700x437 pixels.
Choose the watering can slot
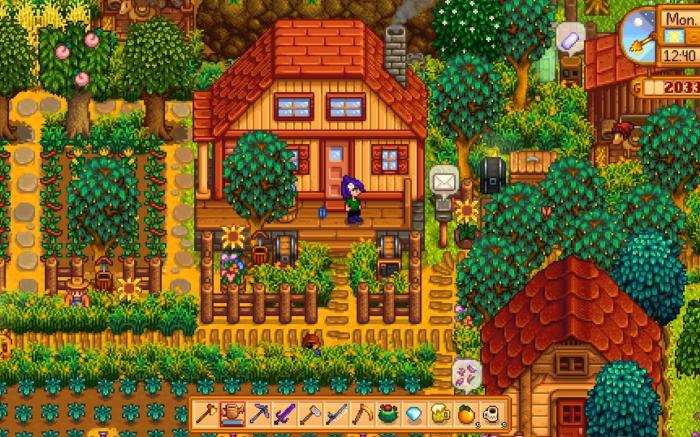(x=232, y=412)
